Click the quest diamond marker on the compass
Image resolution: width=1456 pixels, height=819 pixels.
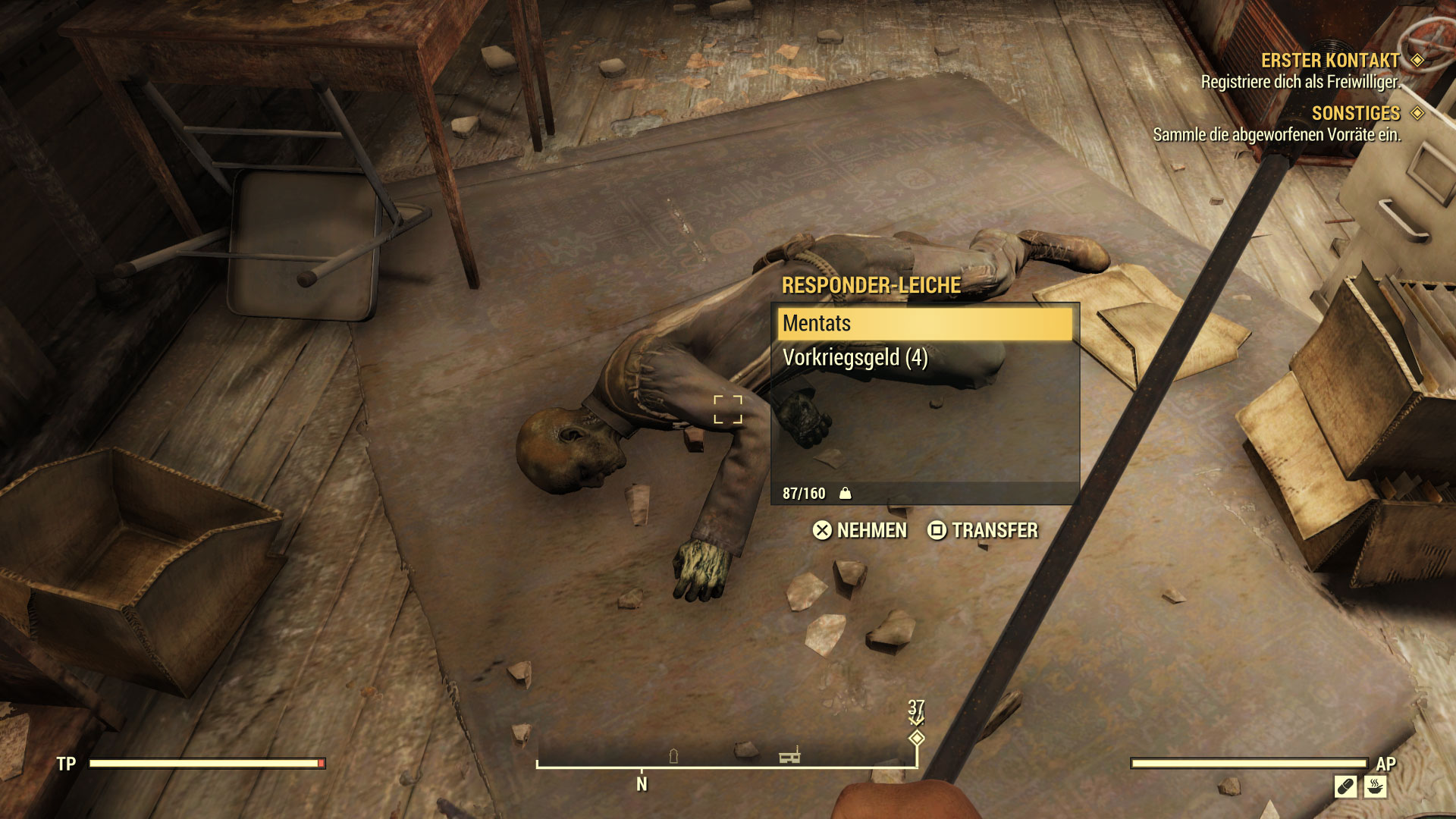917,738
